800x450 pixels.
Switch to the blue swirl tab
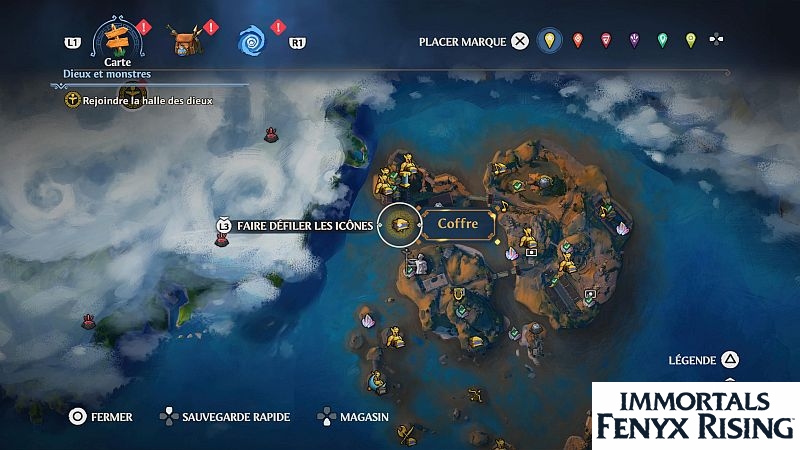(250, 41)
